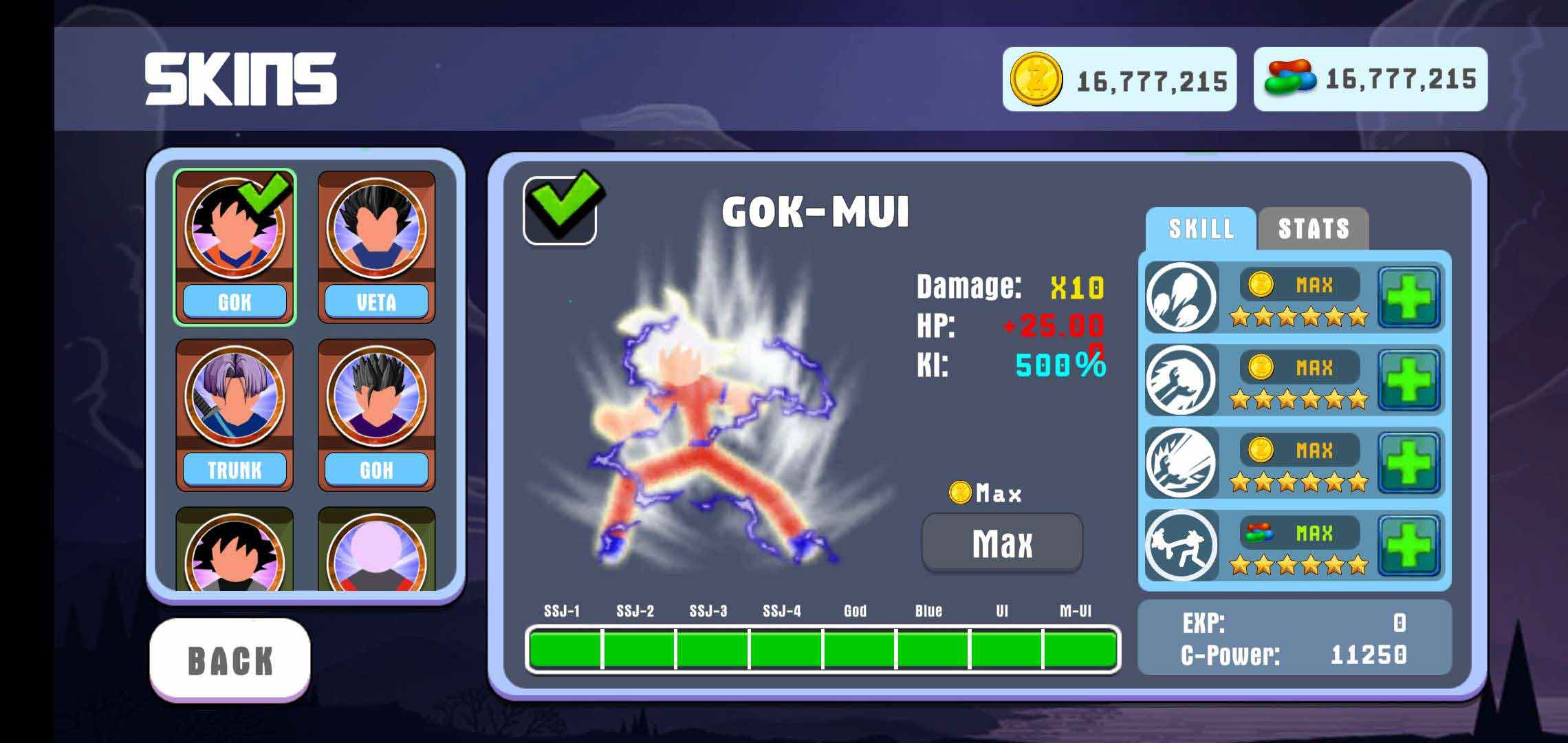The image size is (1568, 743).
Task: Select the flying kick skill icon
Action: point(1182,546)
